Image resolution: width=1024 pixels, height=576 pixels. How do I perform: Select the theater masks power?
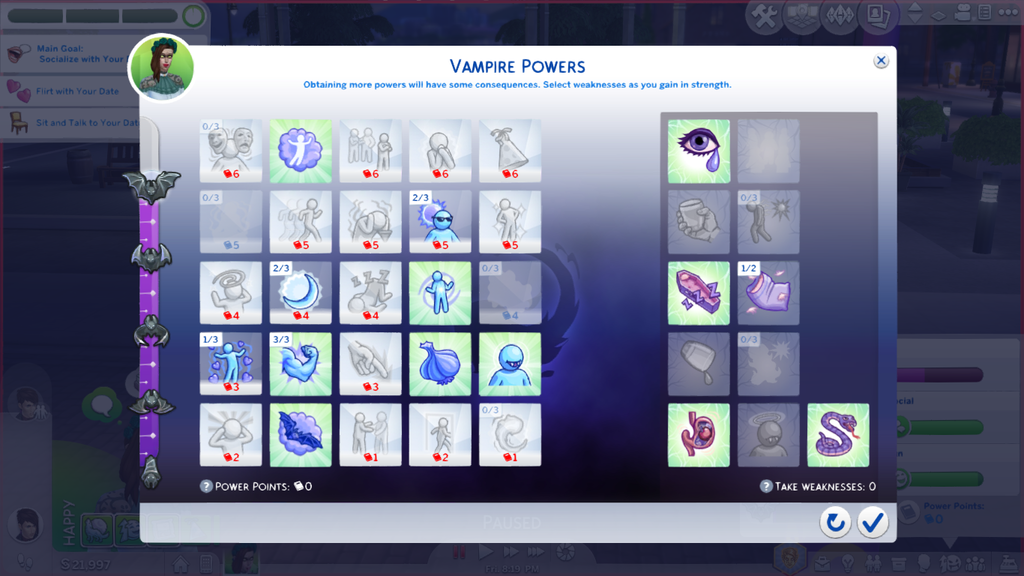point(230,151)
